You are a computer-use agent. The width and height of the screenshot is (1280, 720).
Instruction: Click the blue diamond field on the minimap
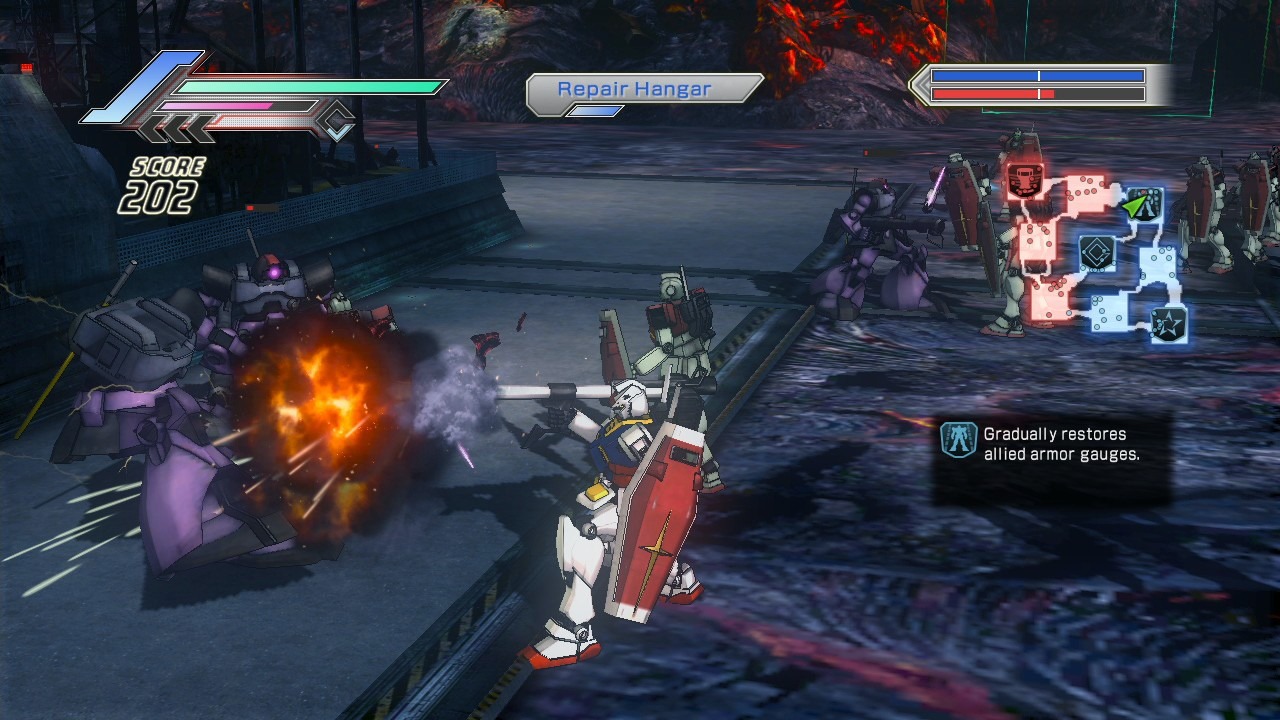1097,253
